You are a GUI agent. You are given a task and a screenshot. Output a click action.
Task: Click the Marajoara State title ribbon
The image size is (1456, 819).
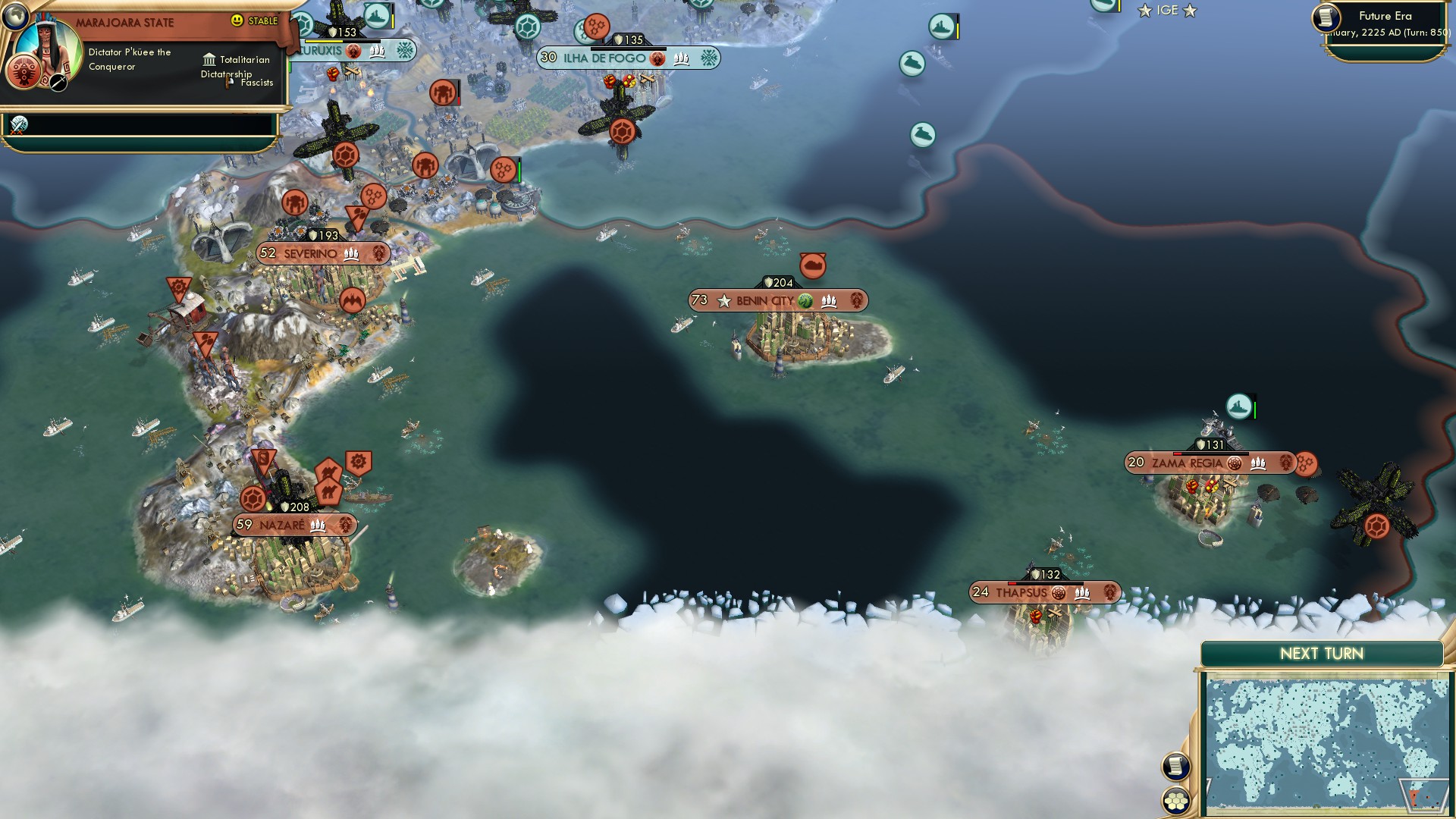(x=126, y=22)
